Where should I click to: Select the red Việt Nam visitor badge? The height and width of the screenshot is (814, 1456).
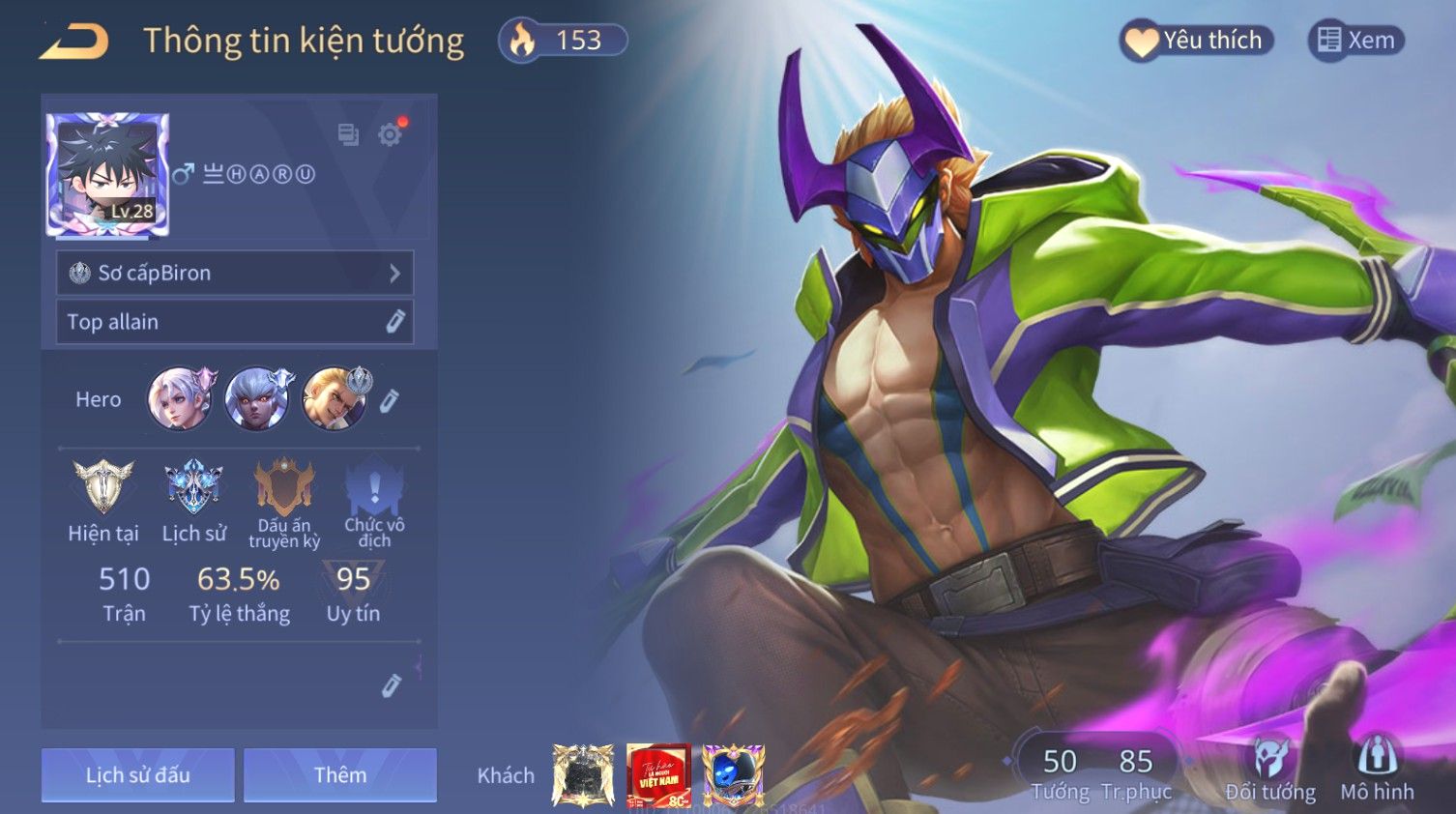658,774
